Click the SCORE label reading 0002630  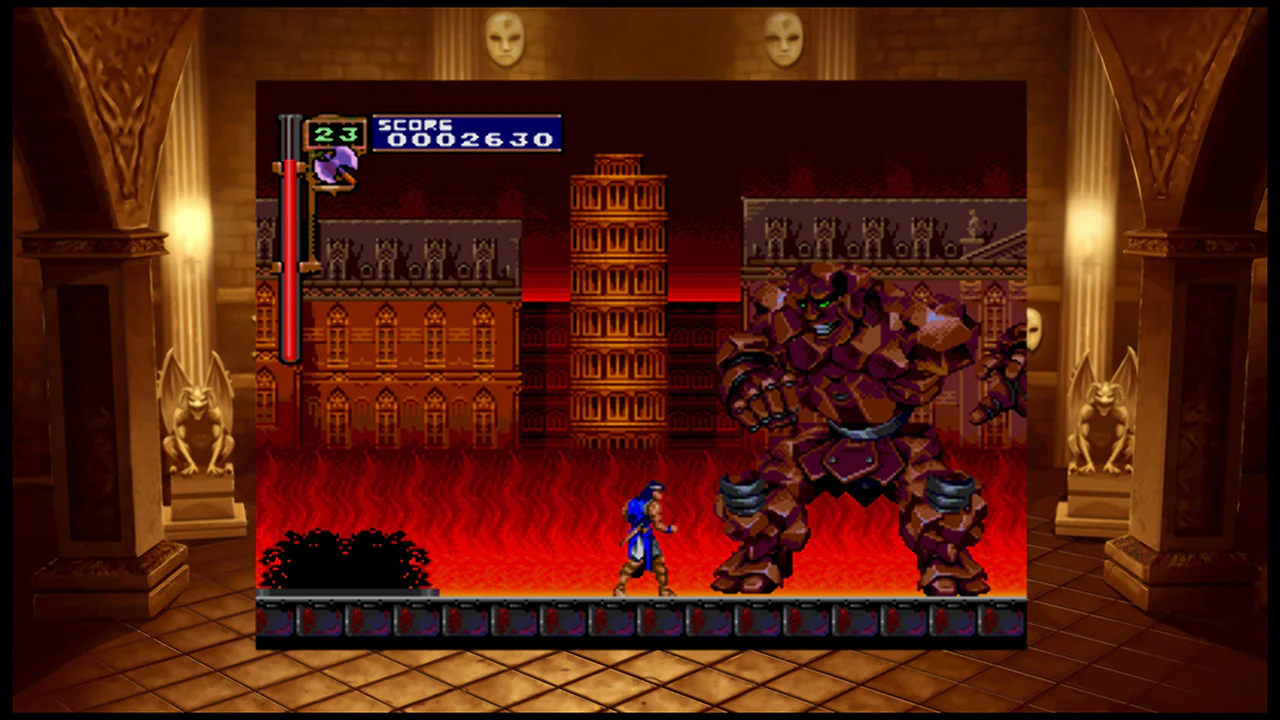click(x=465, y=133)
